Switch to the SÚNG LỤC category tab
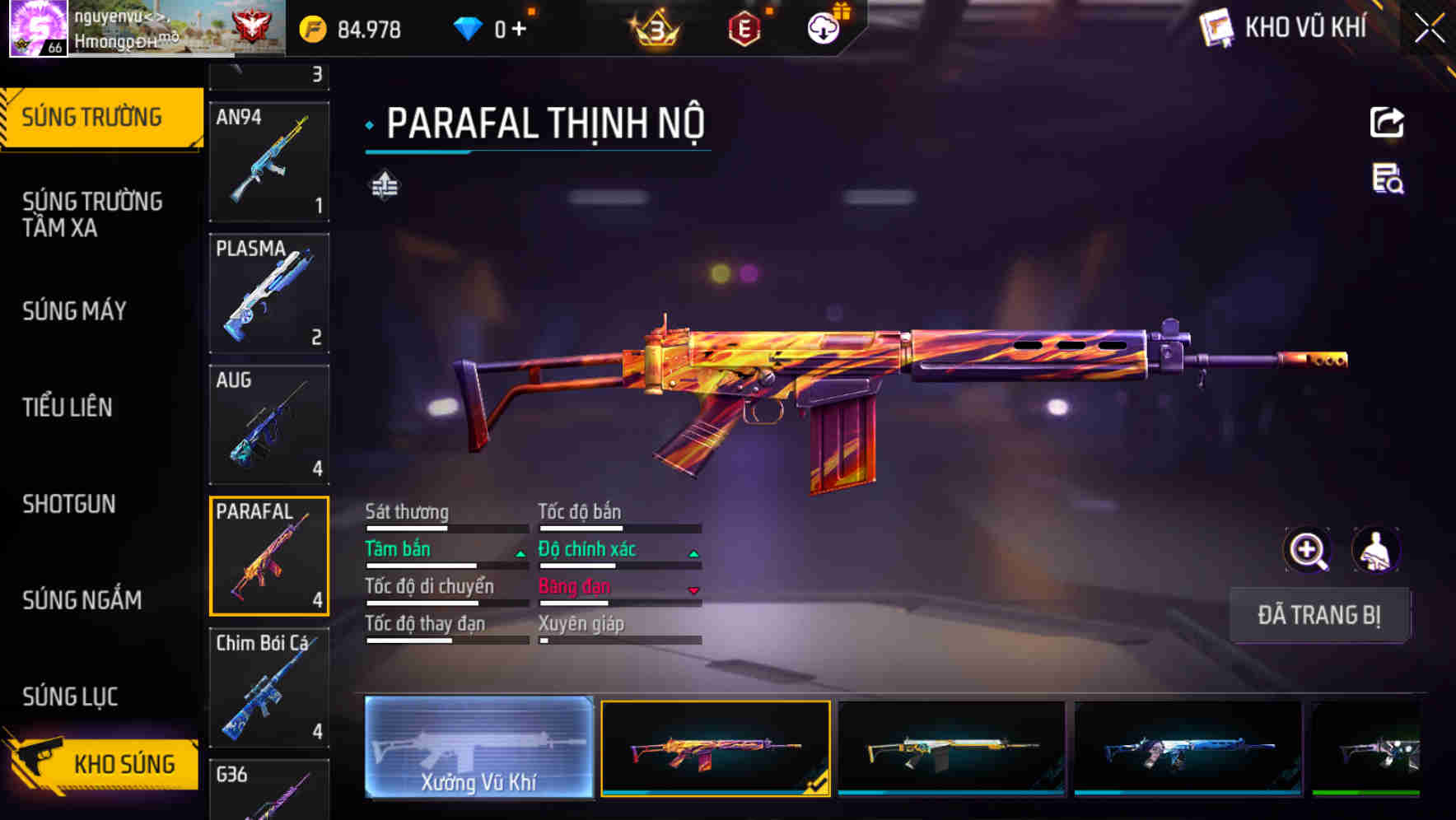This screenshot has height=820, width=1456. pos(69,696)
